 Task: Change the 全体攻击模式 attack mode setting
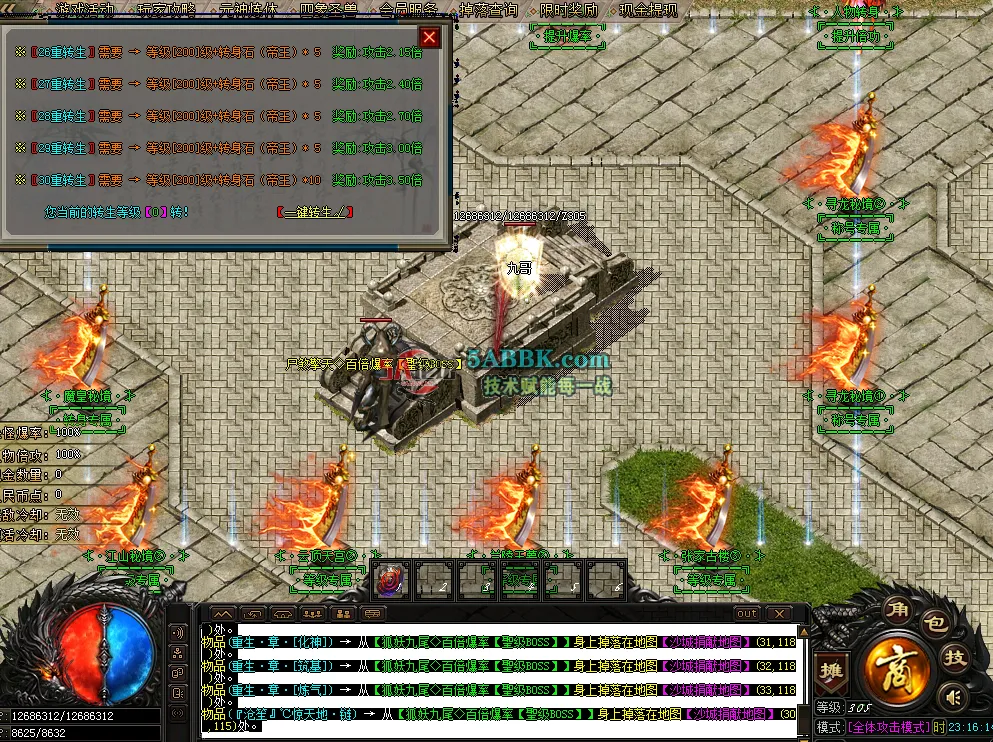coord(888,728)
